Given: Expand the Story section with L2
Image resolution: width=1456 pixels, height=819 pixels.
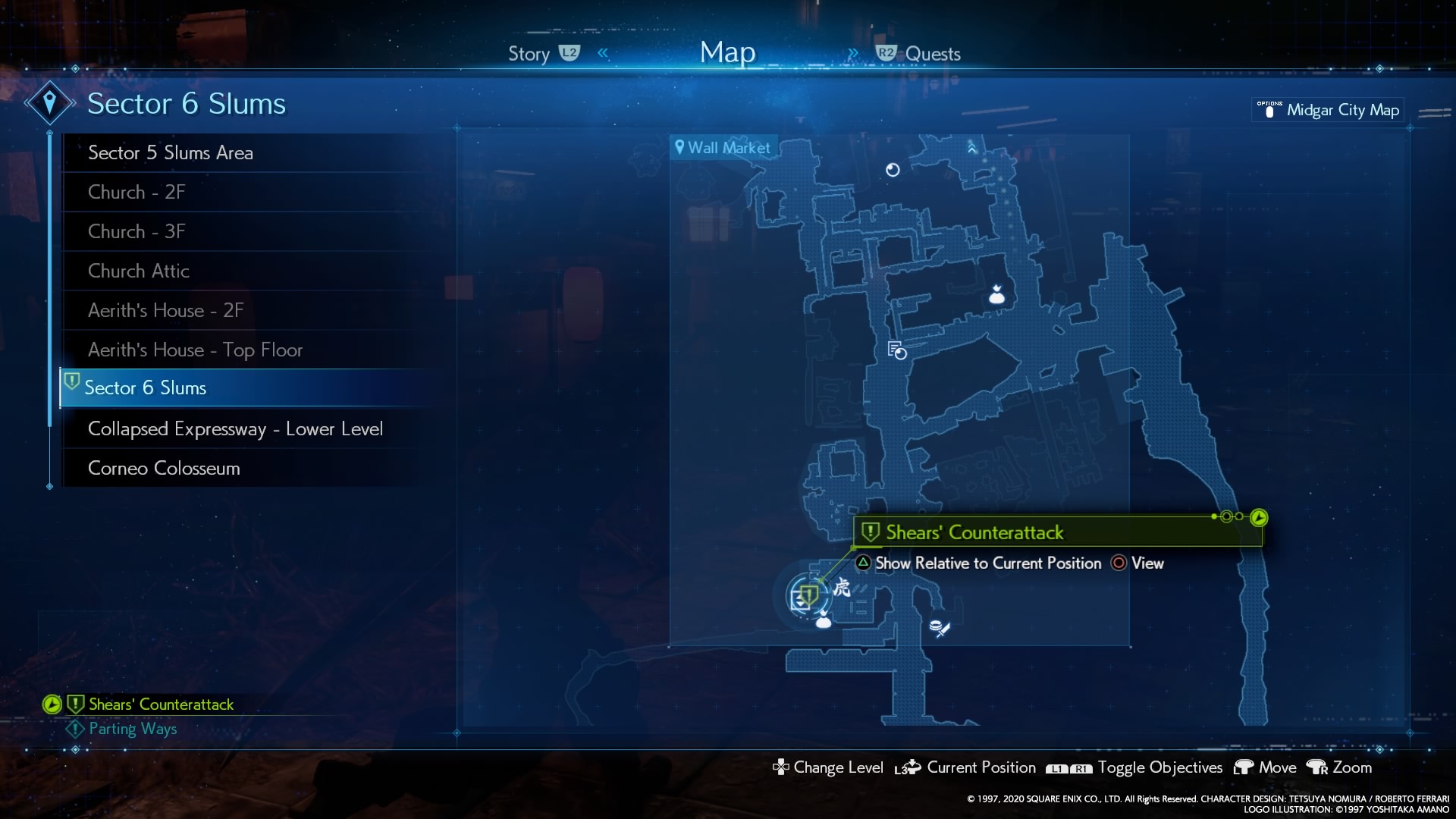Looking at the screenshot, I should pyautogui.click(x=570, y=52).
